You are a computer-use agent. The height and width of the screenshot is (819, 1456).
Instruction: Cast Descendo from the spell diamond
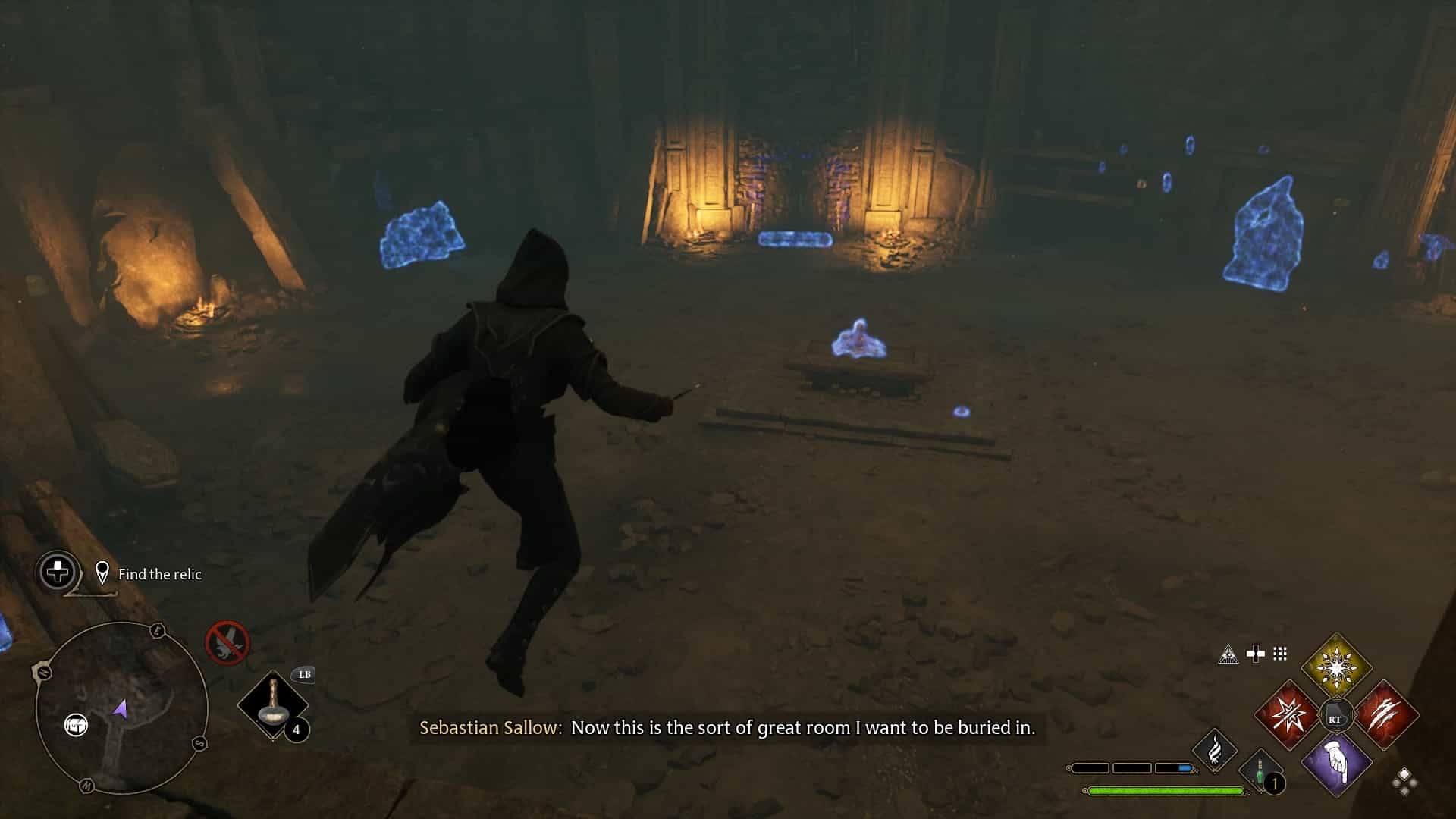tap(1337, 765)
